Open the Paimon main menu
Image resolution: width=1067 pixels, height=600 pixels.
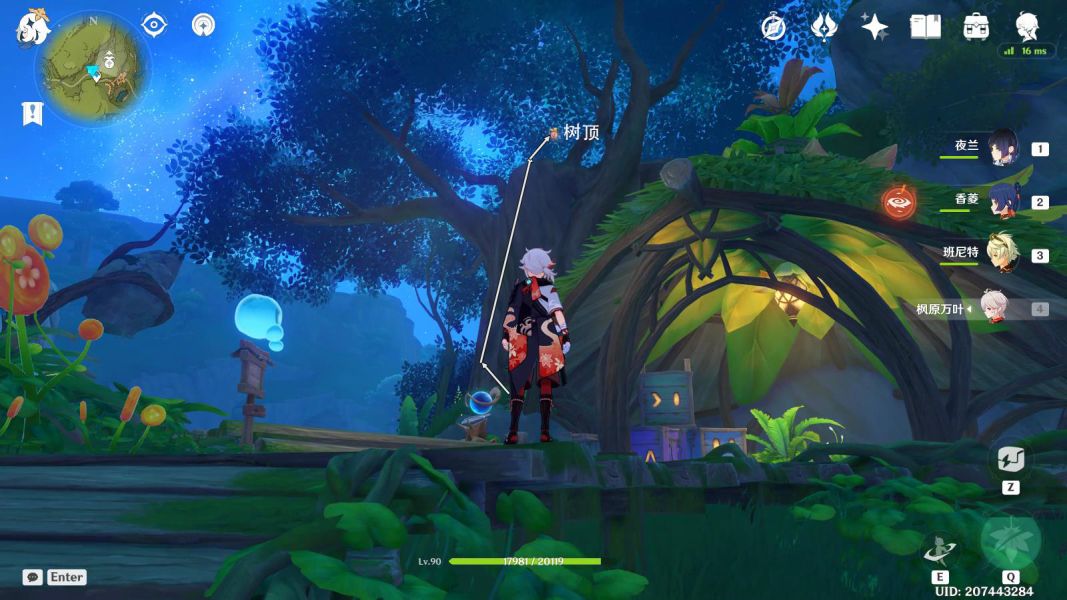coord(32,28)
